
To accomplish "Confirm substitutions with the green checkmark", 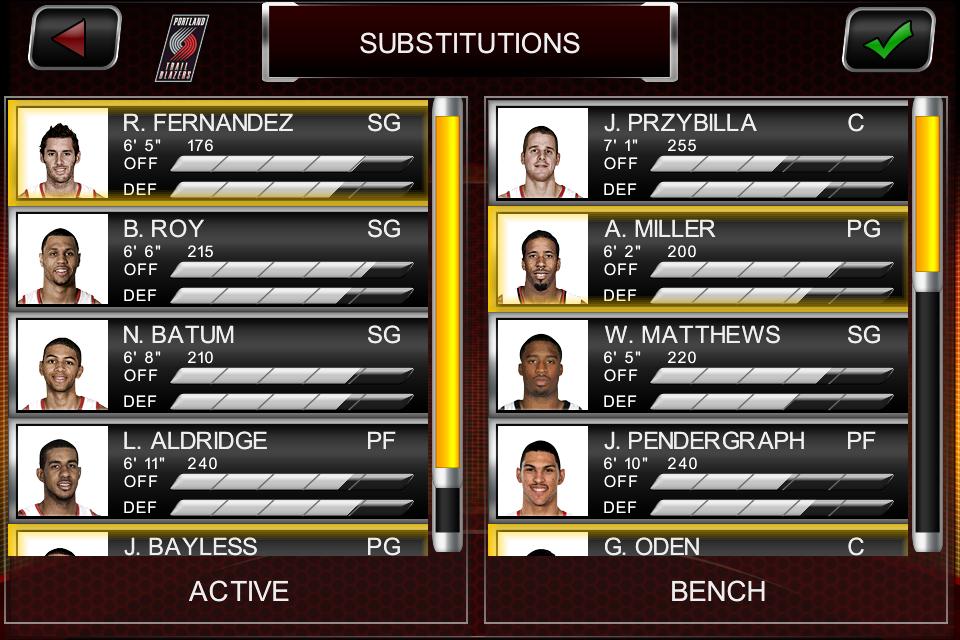I will [x=888, y=40].
